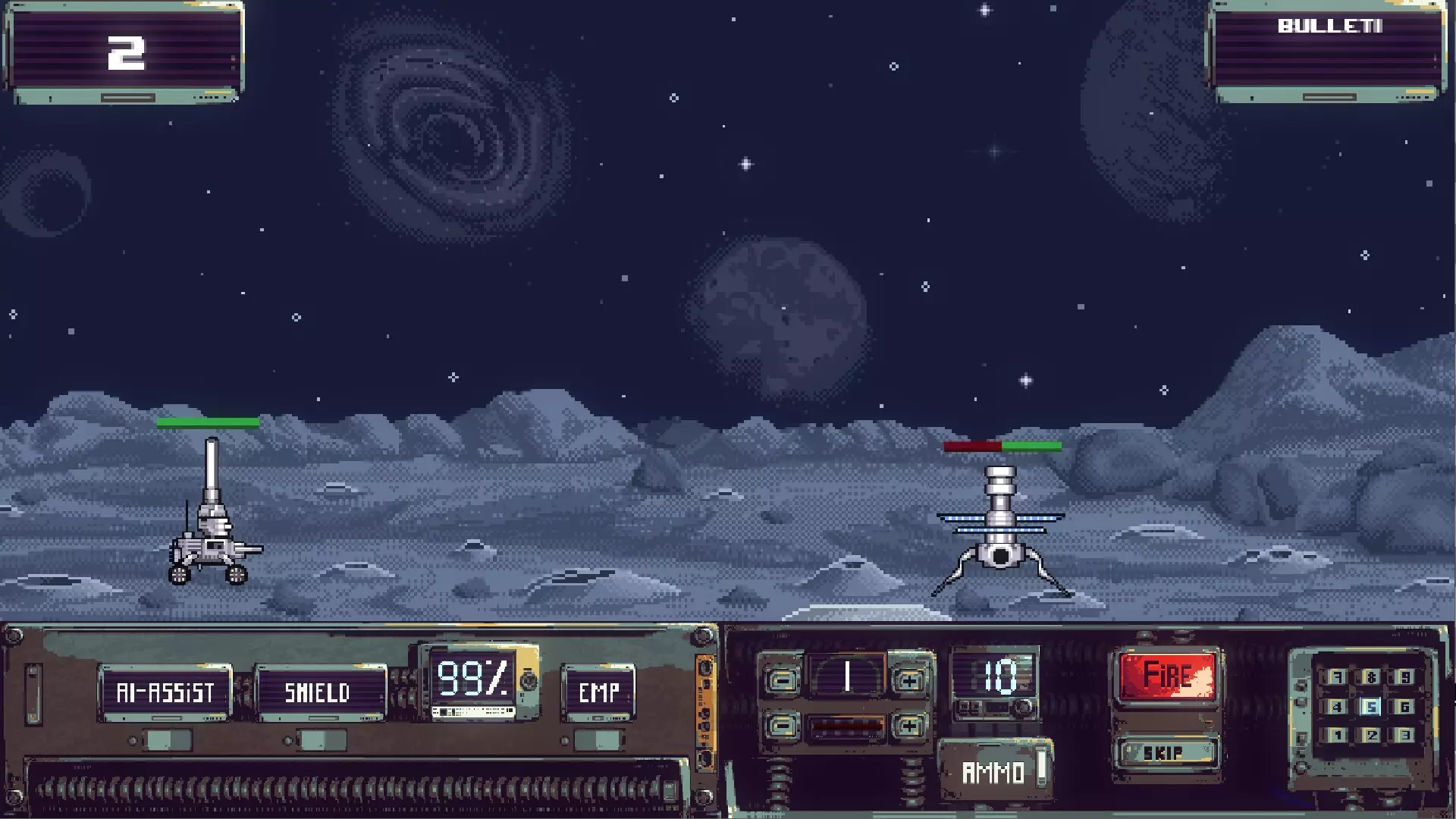Select key 8 on the numeric keypad

[1370, 677]
